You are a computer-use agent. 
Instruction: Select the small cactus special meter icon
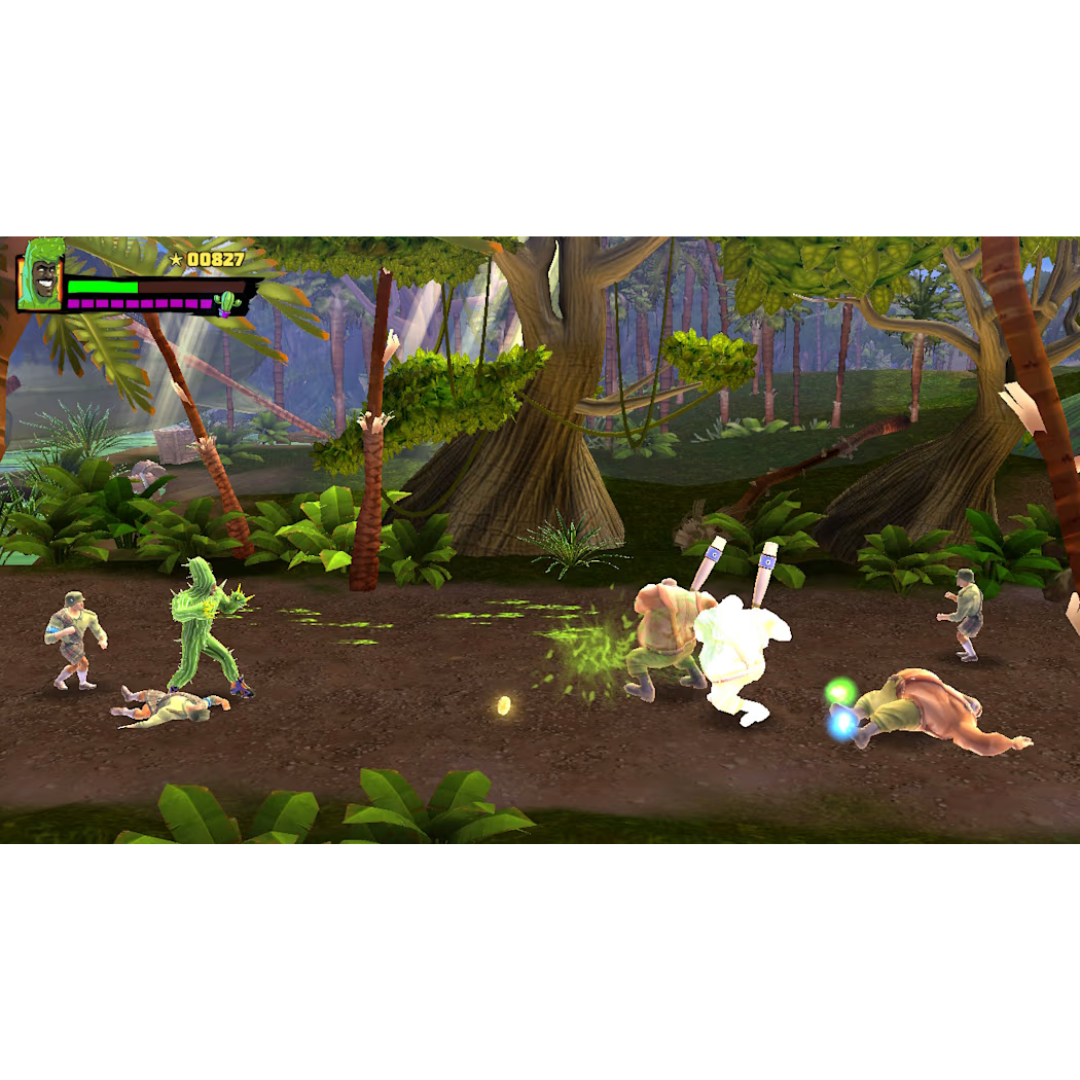click(229, 302)
